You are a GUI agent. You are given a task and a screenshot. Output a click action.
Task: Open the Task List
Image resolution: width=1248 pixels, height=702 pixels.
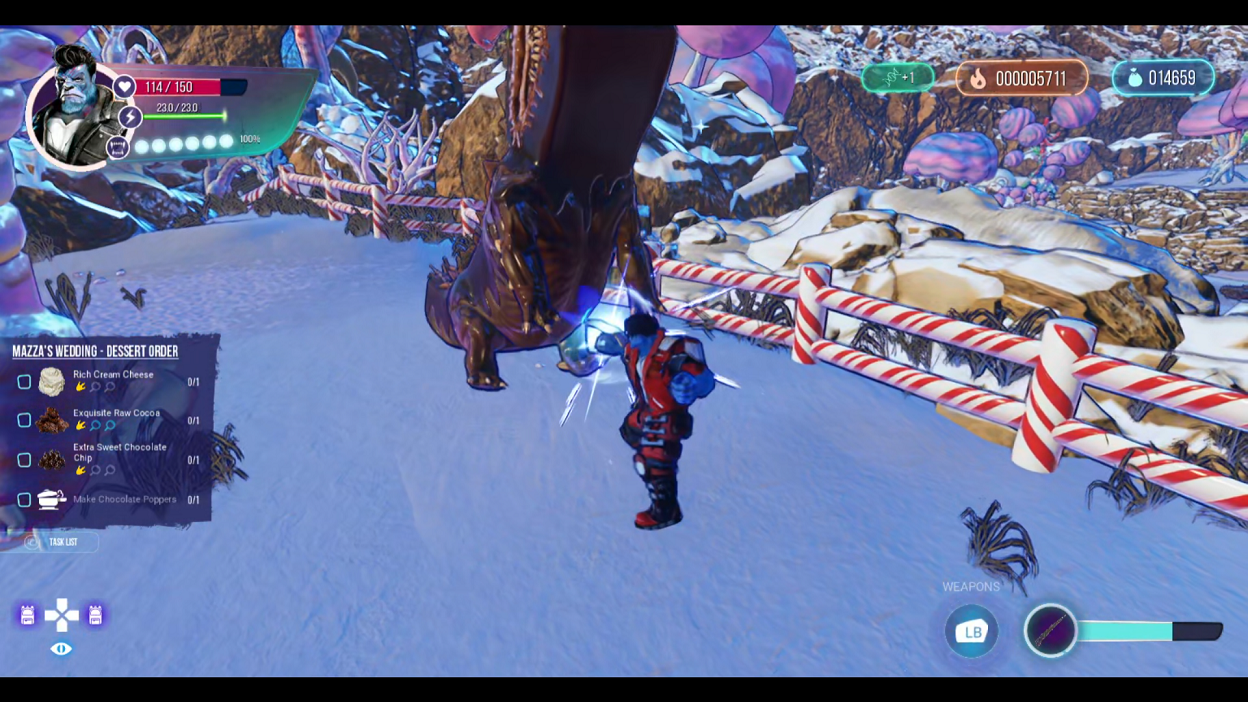coord(62,542)
